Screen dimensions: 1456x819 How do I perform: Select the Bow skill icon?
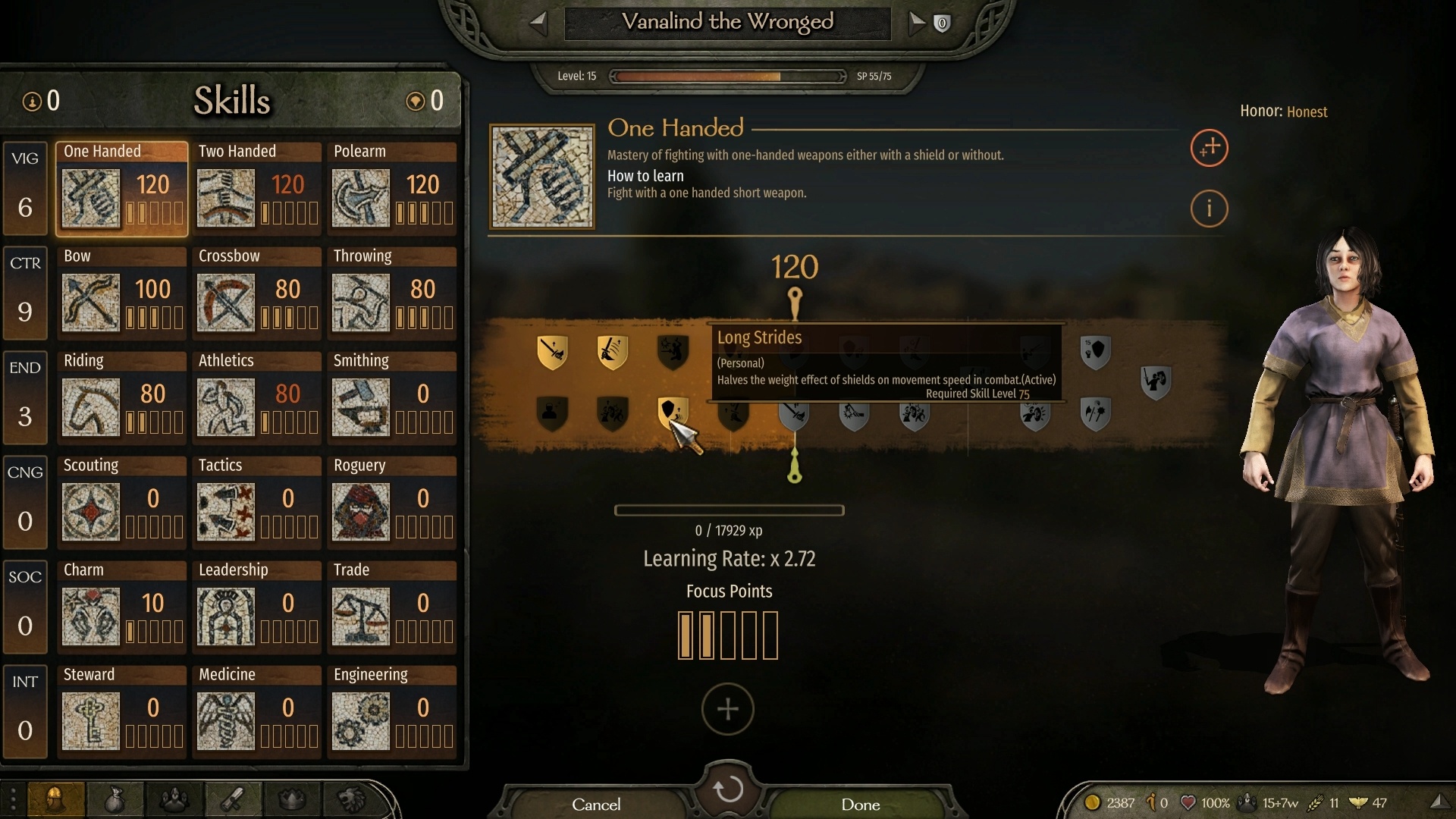[90, 303]
